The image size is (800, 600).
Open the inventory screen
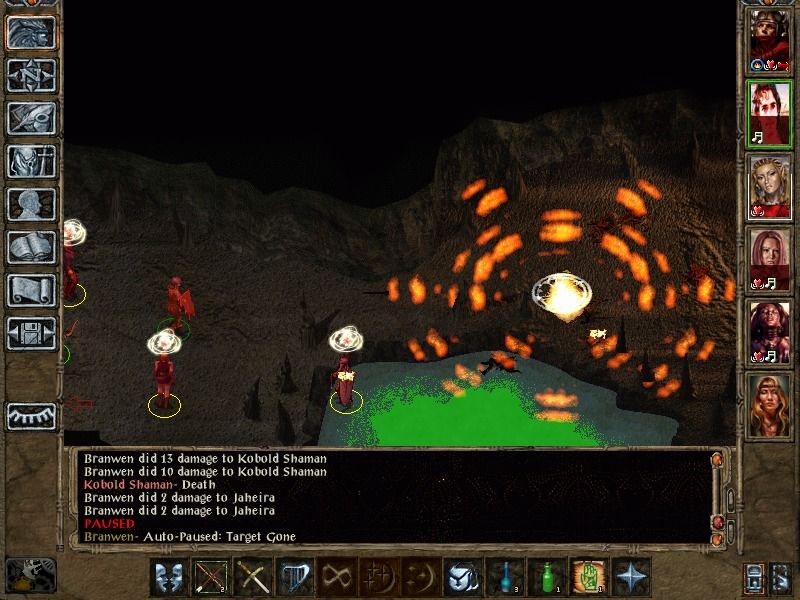pos(31,161)
